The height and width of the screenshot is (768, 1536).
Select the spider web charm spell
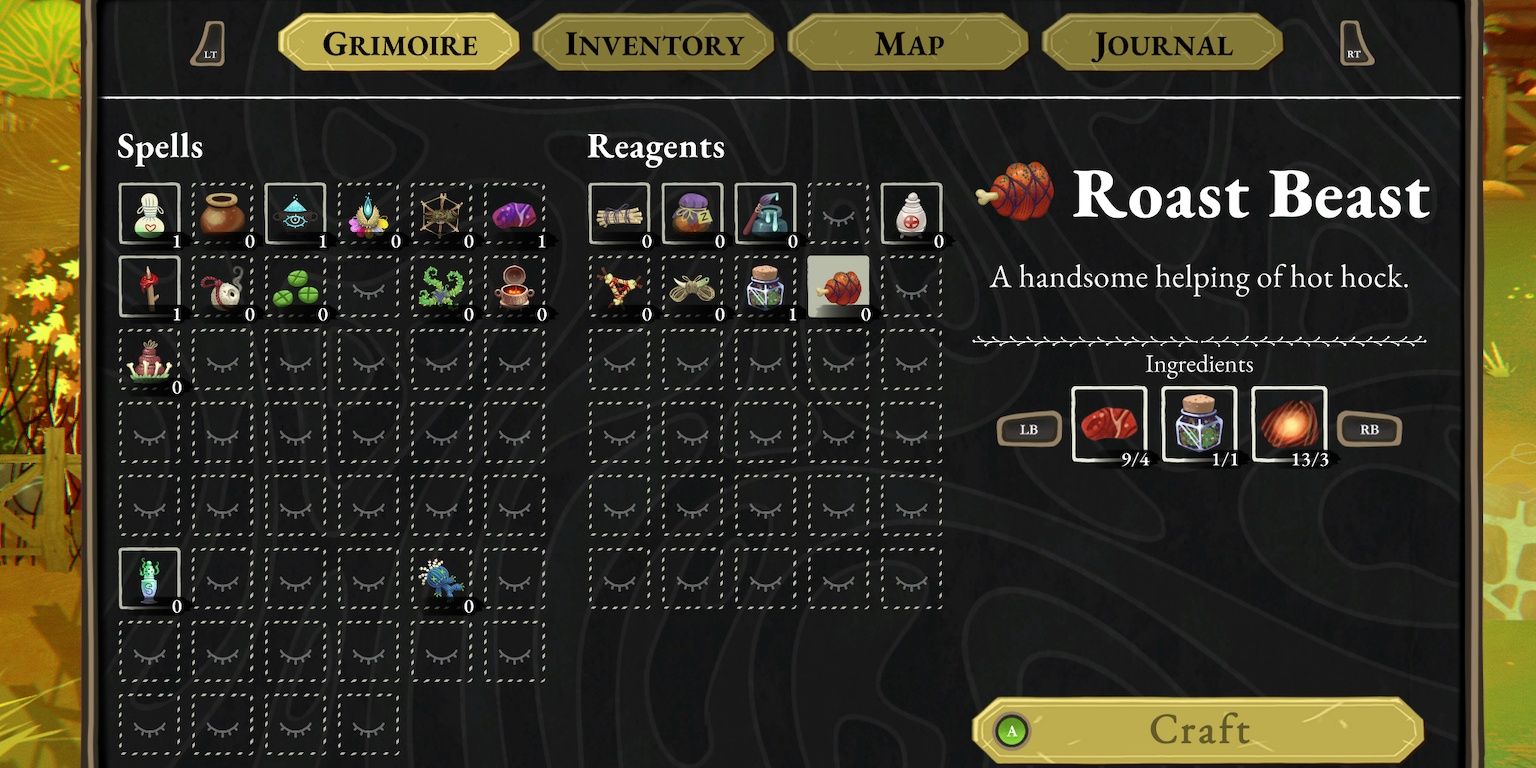[x=442, y=211]
